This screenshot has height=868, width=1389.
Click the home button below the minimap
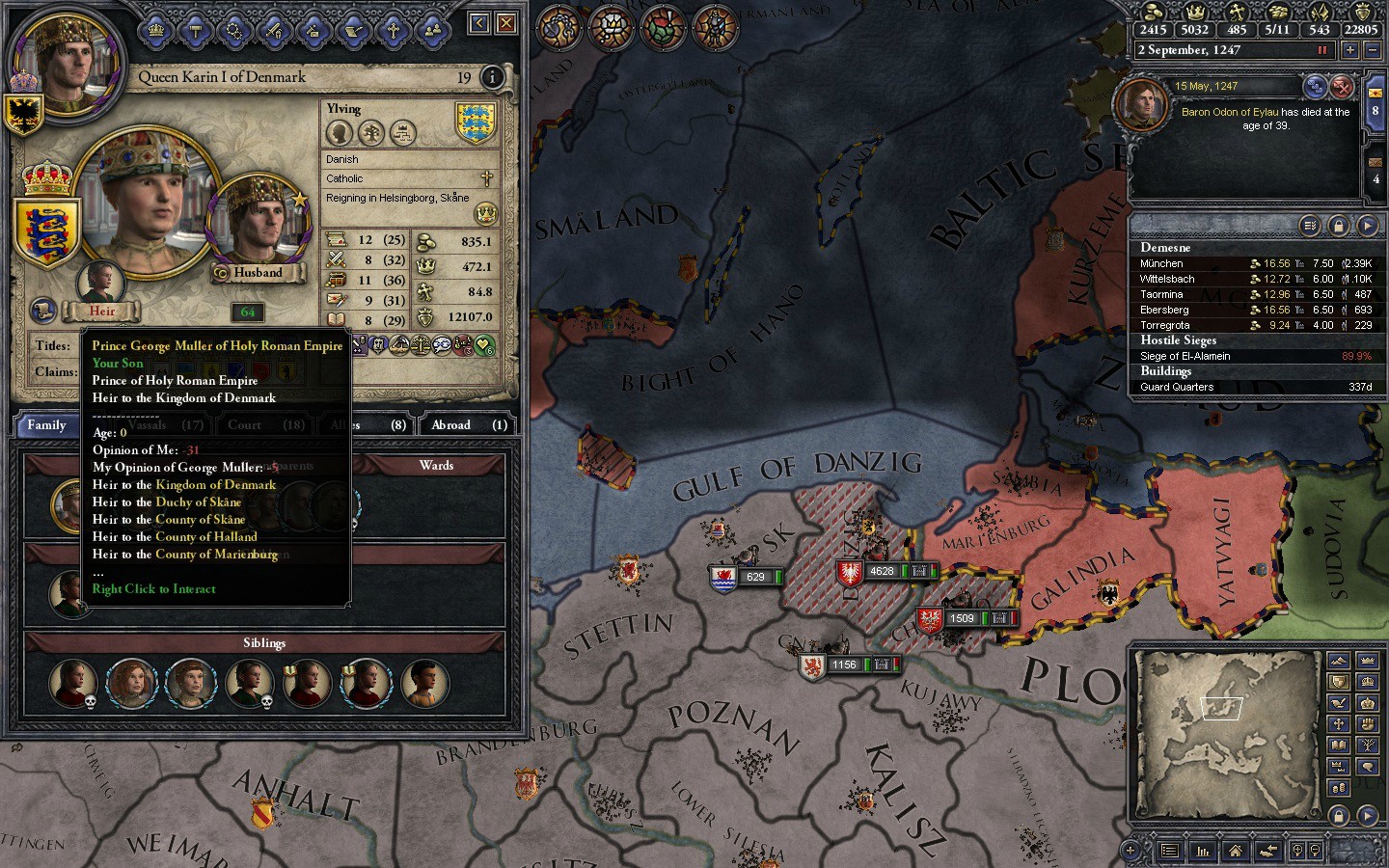click(x=1235, y=851)
